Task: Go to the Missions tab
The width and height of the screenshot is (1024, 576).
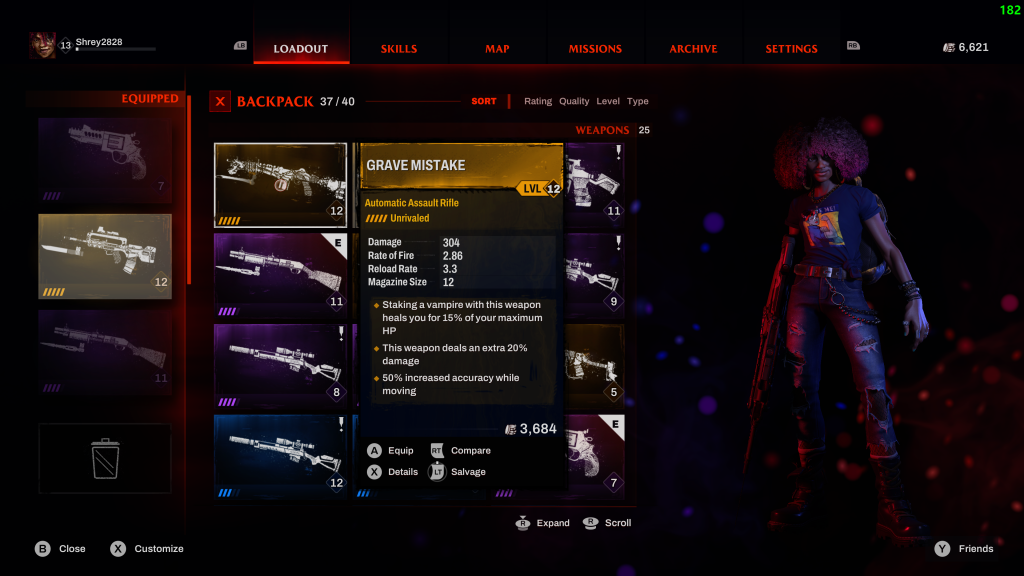Action: coord(595,49)
